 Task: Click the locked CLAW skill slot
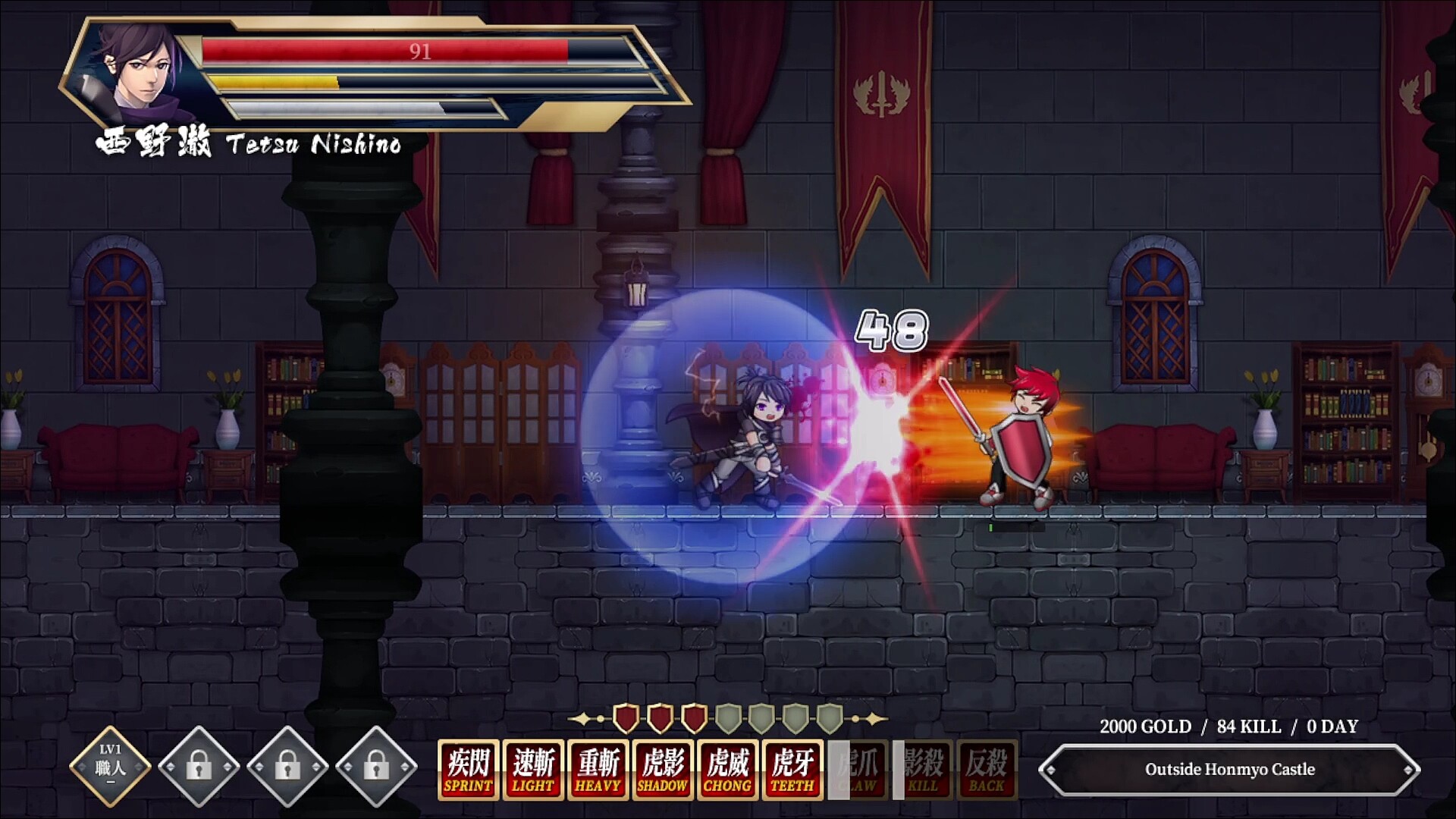click(x=855, y=769)
